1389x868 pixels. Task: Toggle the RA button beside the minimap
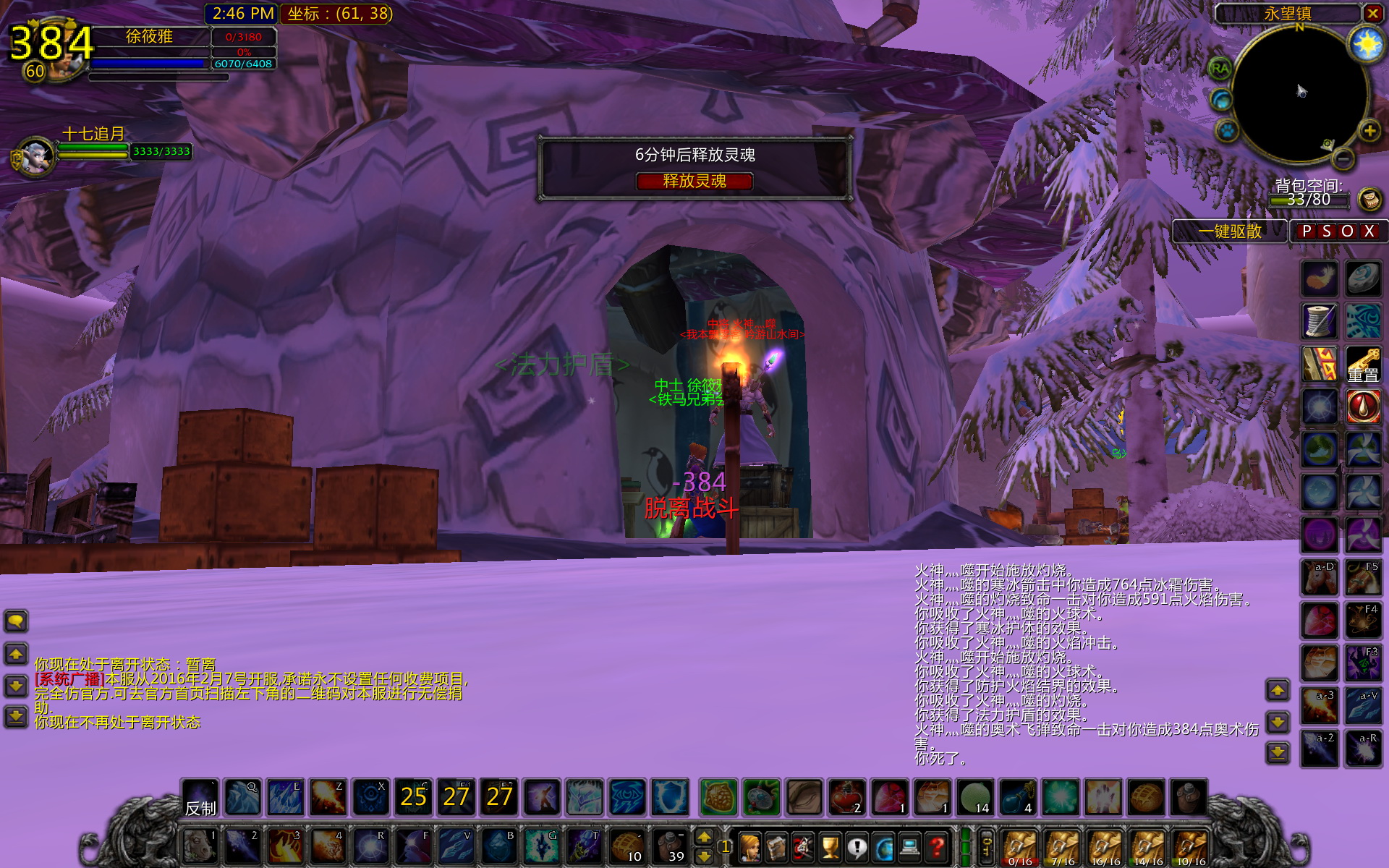[1220, 70]
